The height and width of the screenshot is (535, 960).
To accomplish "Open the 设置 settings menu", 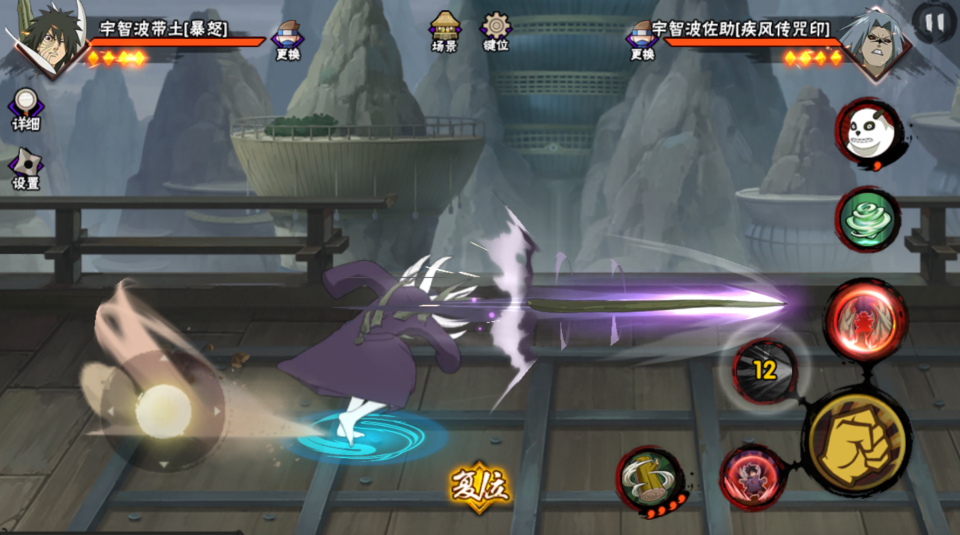I will [x=25, y=168].
